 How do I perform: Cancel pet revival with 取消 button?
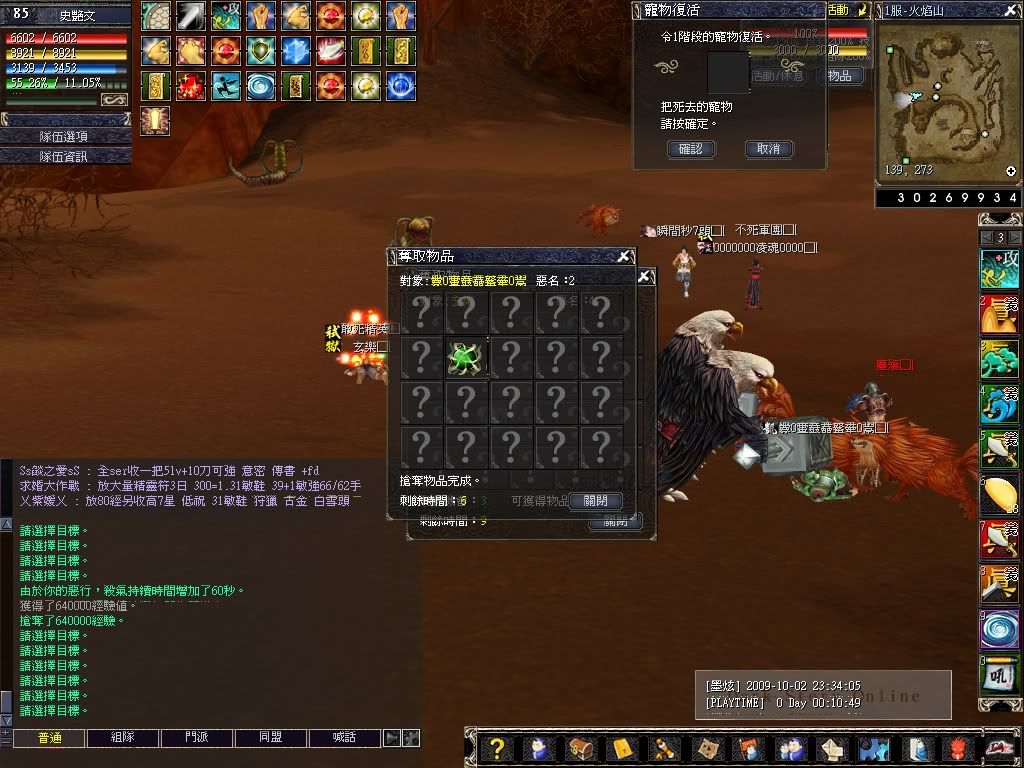coord(768,149)
